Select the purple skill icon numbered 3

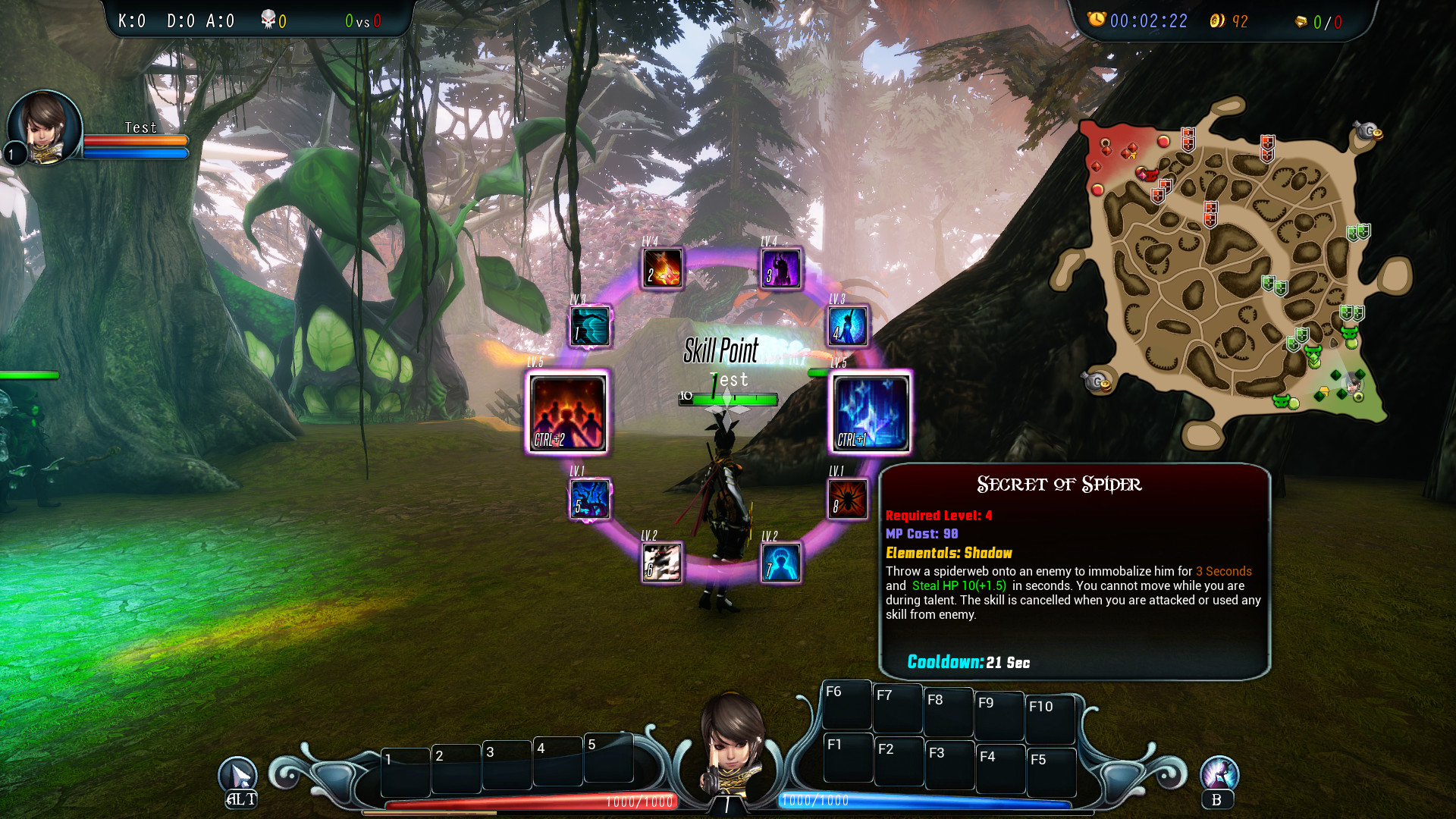[782, 268]
